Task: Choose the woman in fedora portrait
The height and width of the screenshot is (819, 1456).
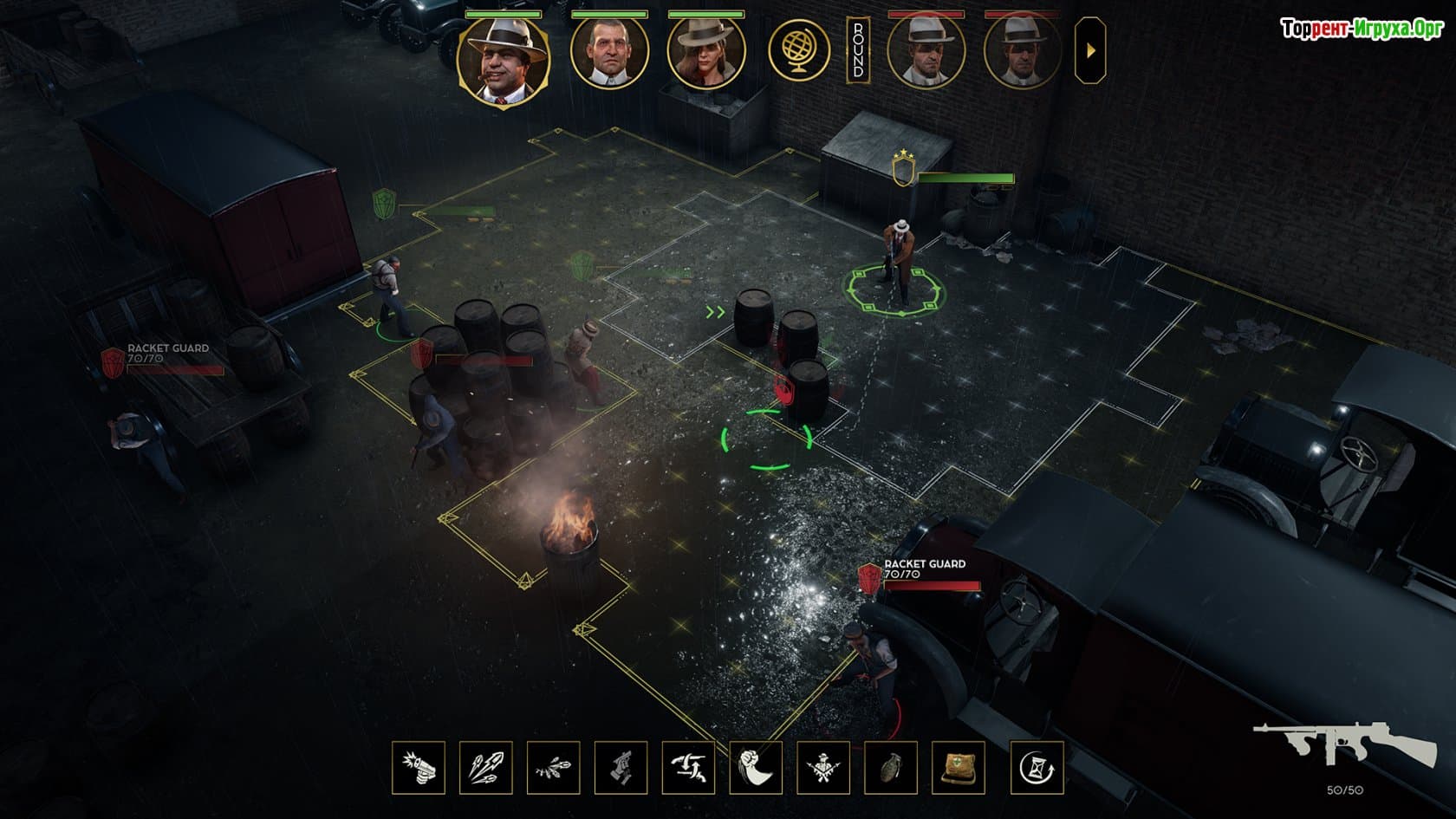Action: click(705, 51)
